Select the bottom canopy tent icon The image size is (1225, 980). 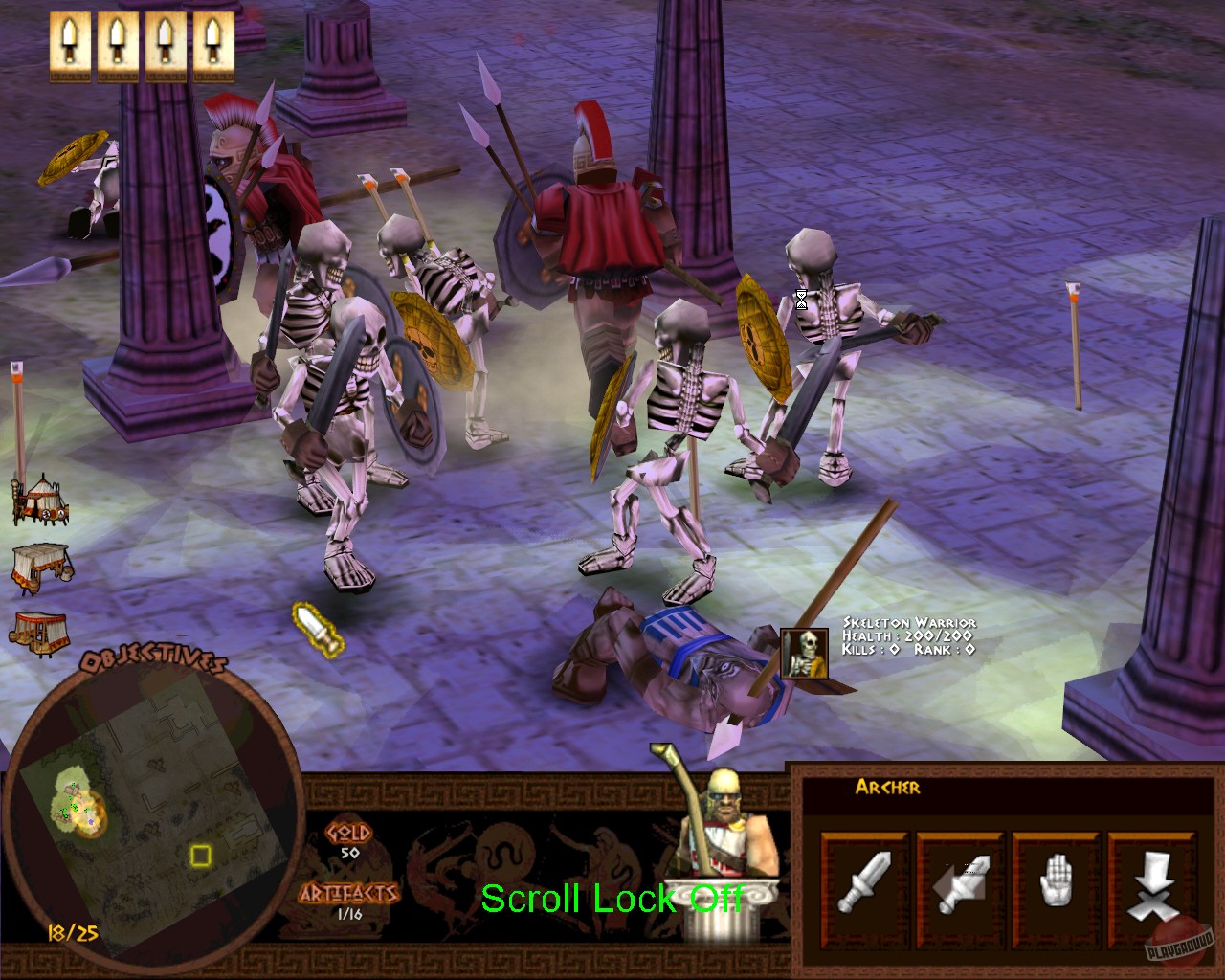coord(40,630)
